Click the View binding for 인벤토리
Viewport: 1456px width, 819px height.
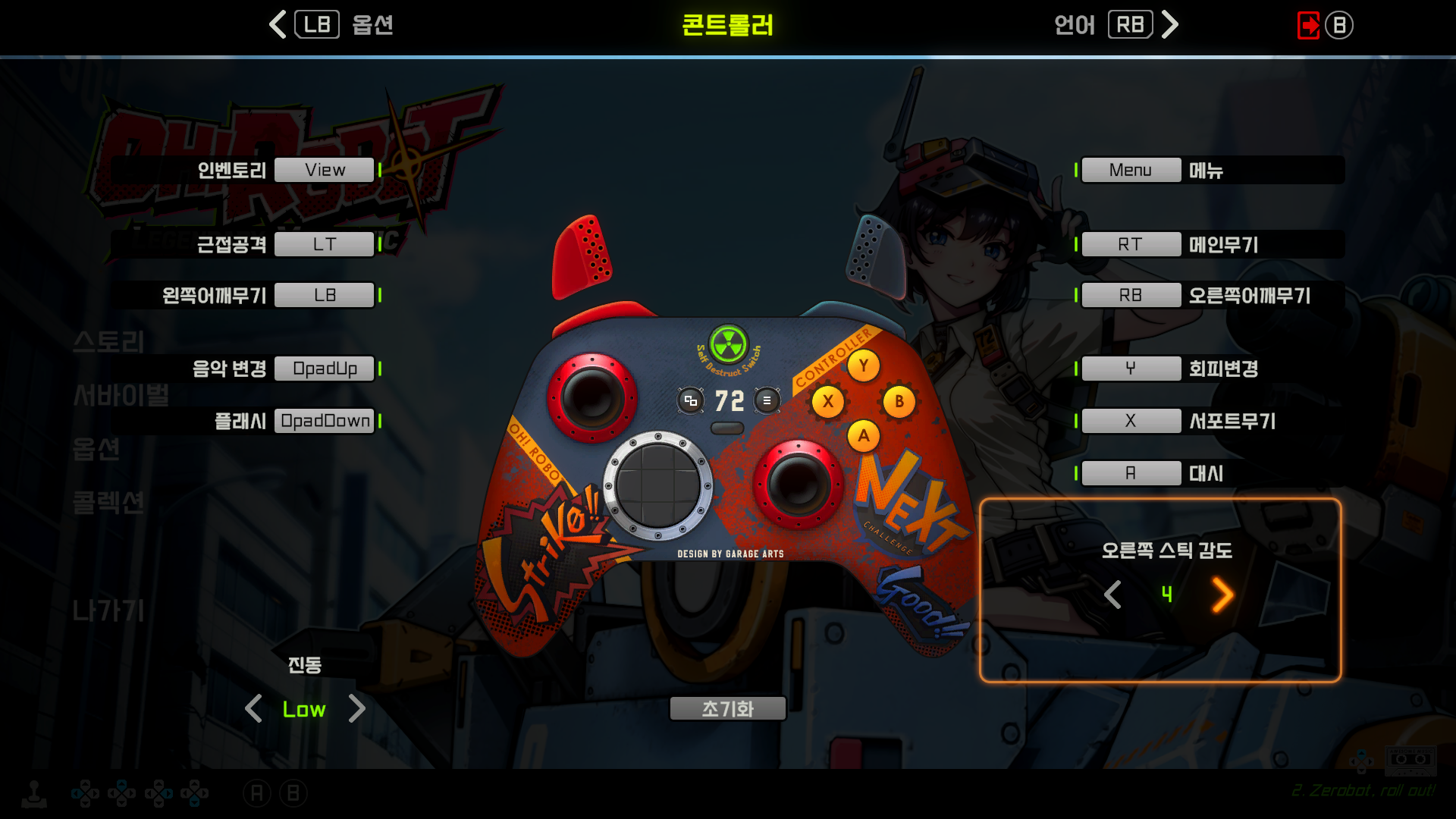click(x=325, y=170)
